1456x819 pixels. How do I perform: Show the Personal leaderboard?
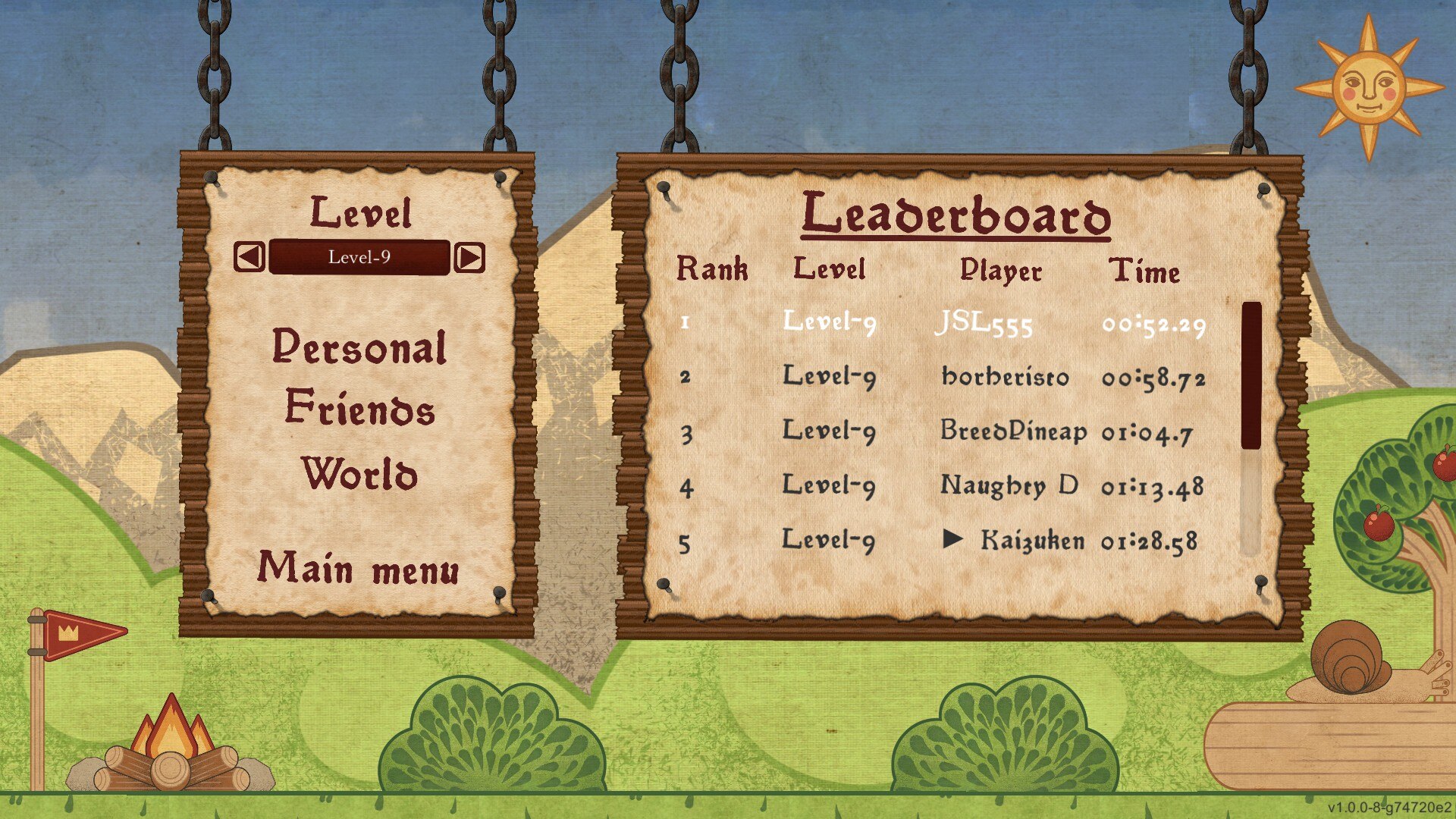coord(359,348)
